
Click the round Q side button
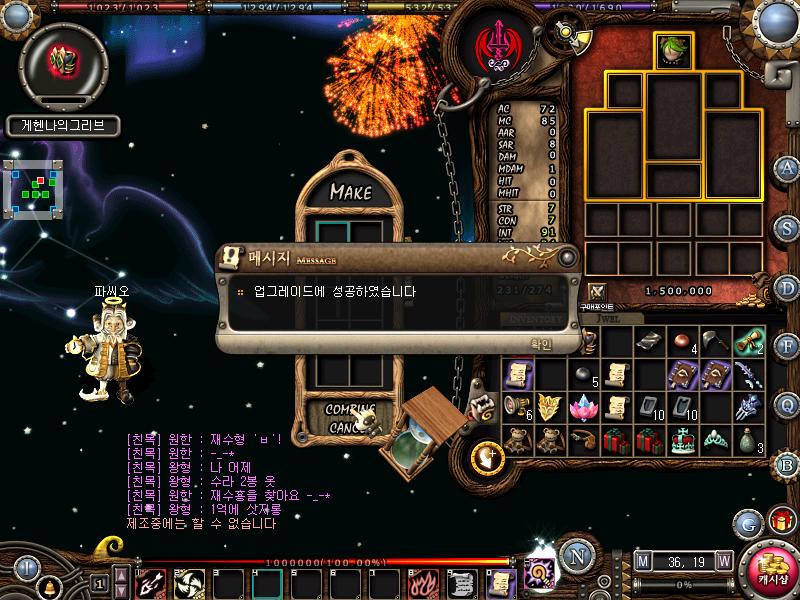pyautogui.click(x=788, y=404)
